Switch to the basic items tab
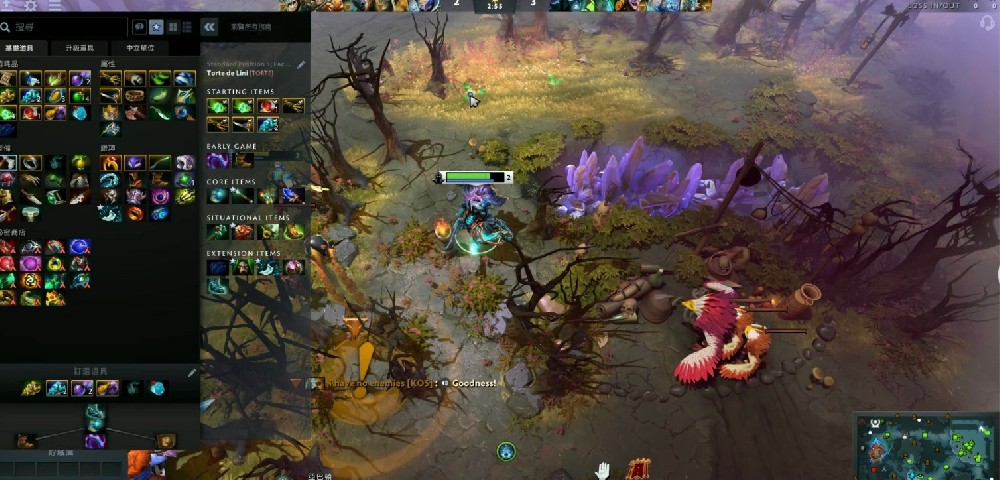The height and width of the screenshot is (480, 1000). 20,48
